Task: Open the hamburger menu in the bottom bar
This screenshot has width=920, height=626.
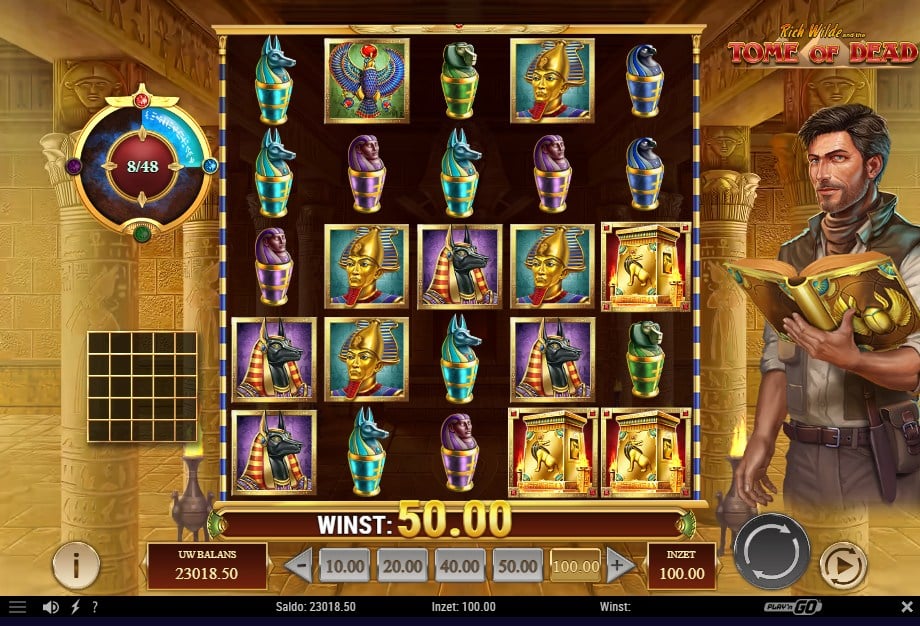Action: click(17, 607)
